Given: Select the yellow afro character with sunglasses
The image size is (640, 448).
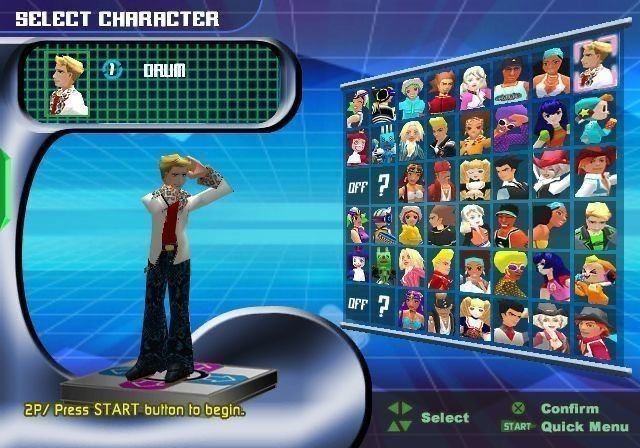Looking at the screenshot, I should point(510,267).
